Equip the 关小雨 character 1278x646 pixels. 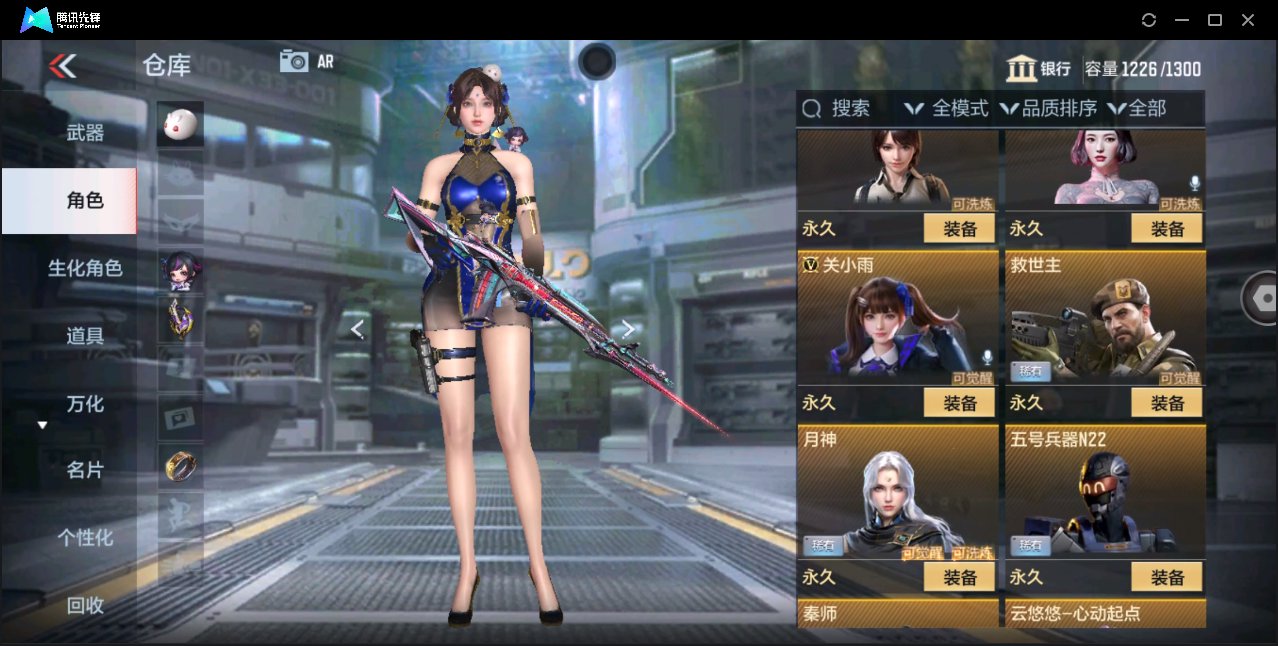click(959, 403)
